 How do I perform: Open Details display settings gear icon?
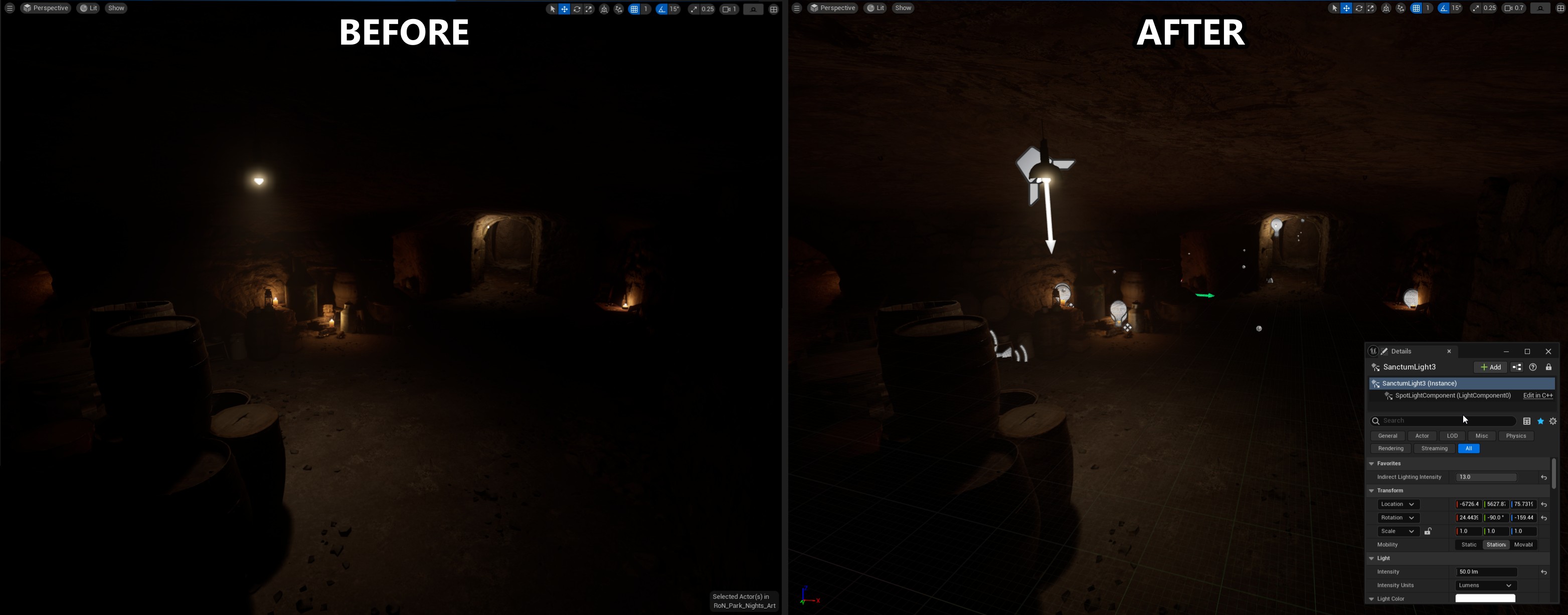(x=1553, y=421)
